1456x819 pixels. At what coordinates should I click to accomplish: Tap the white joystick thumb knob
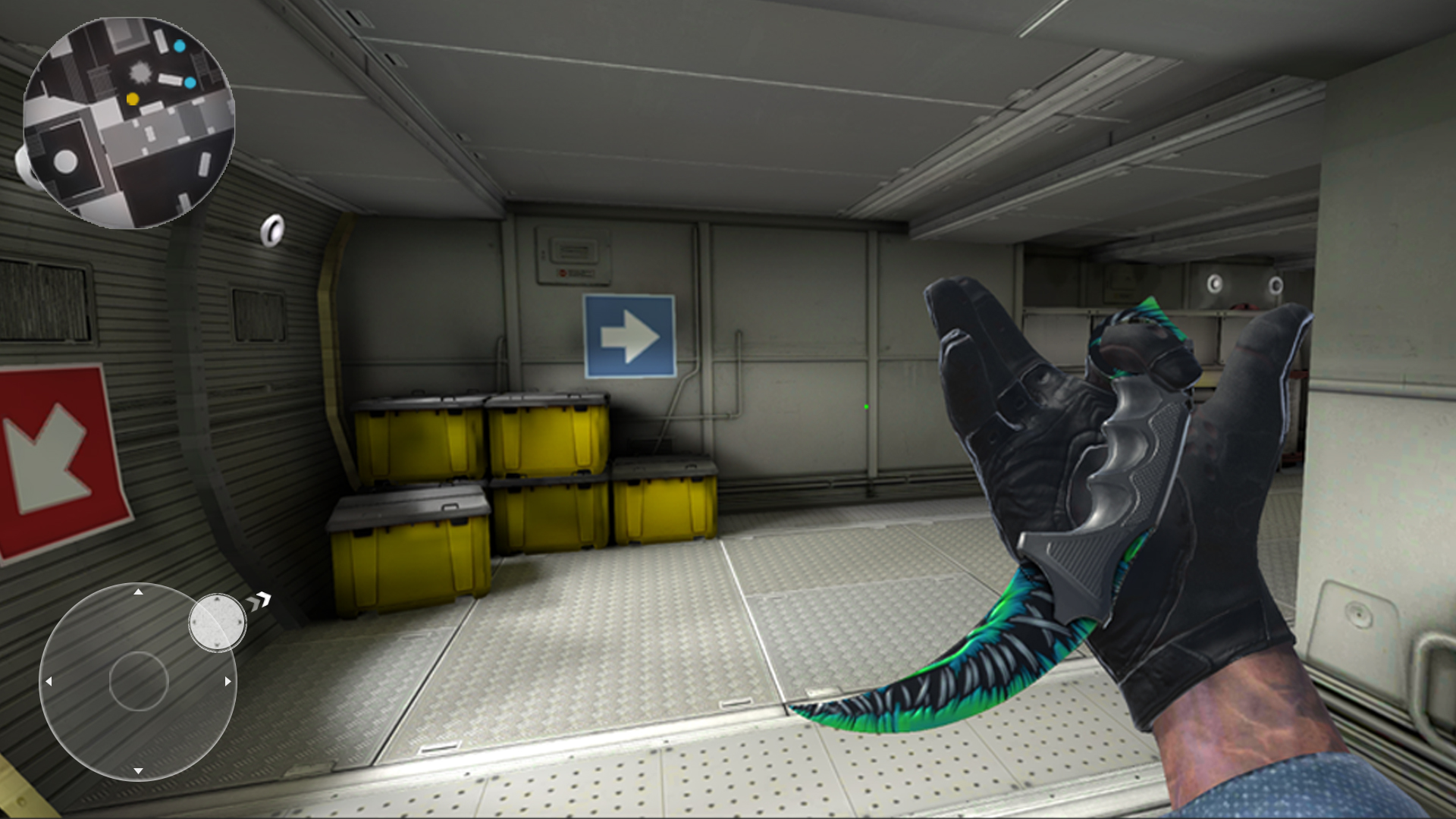pyautogui.click(x=217, y=623)
